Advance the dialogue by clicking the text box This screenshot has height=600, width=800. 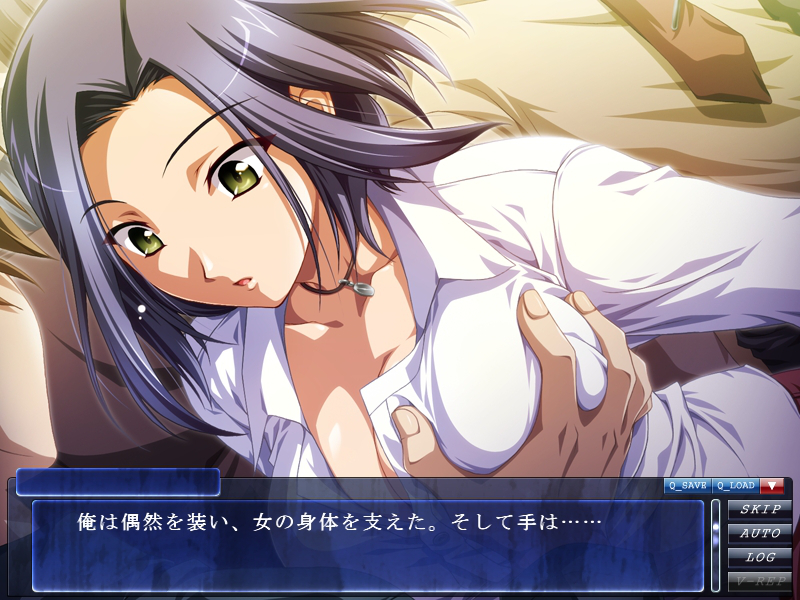368,546
